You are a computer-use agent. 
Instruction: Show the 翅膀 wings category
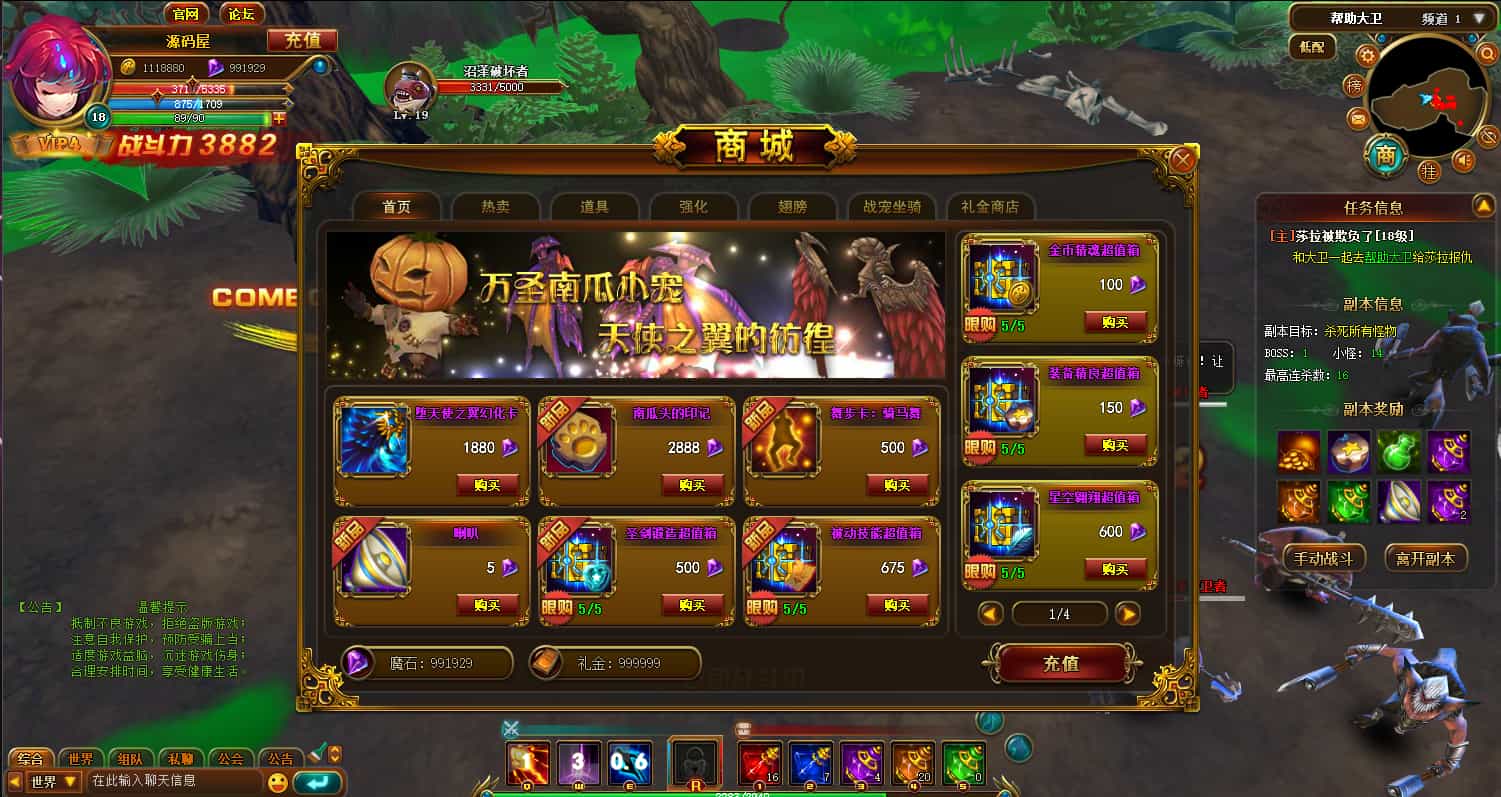792,207
